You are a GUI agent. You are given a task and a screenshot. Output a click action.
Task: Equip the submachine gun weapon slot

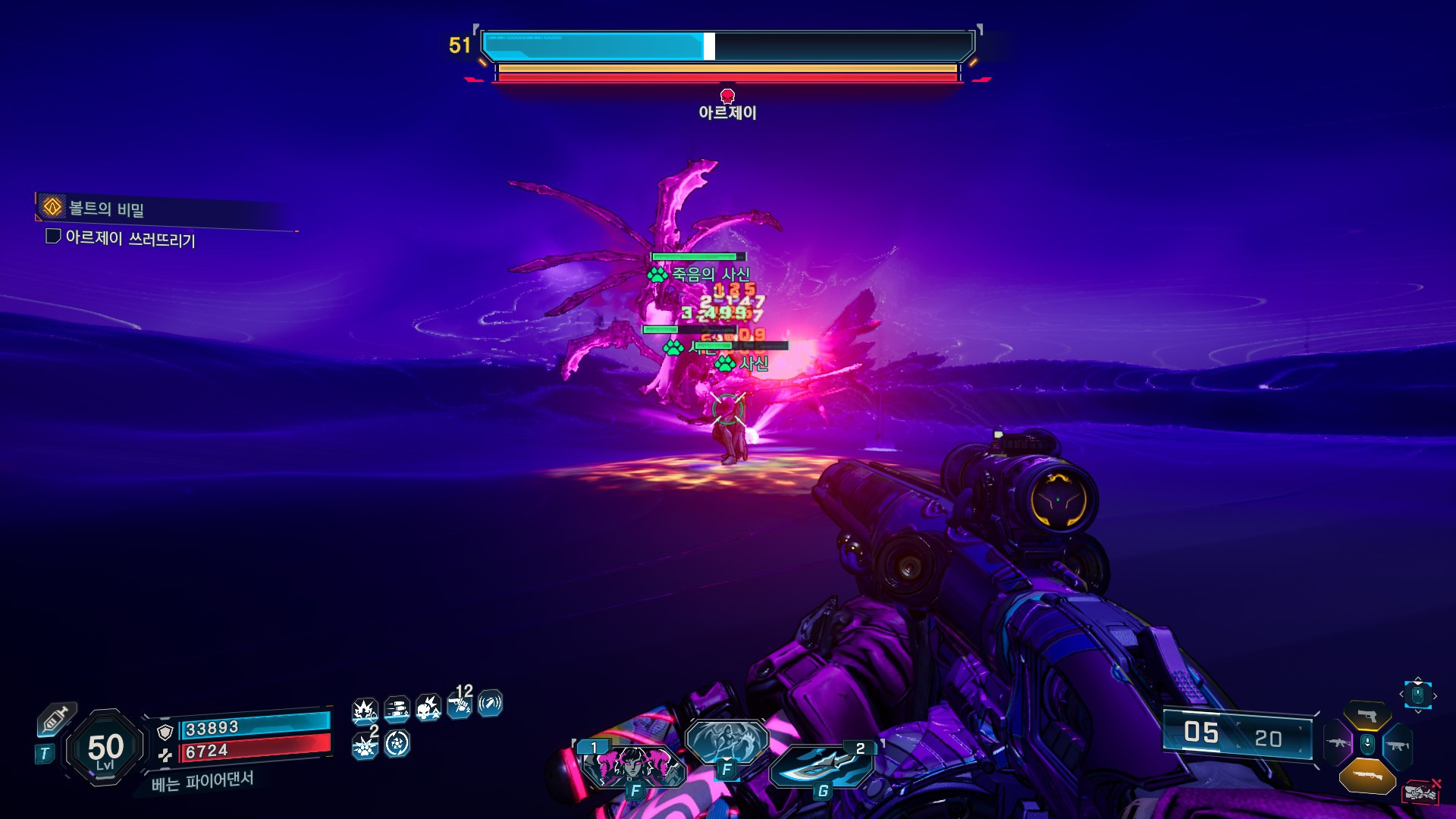pos(1397,745)
